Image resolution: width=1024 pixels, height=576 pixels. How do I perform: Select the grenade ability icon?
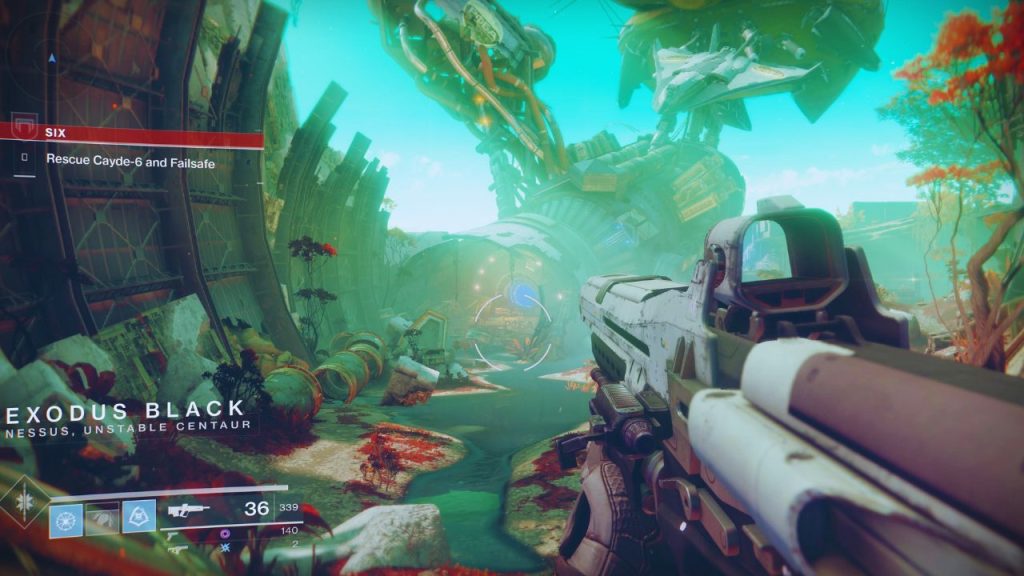click(x=64, y=516)
